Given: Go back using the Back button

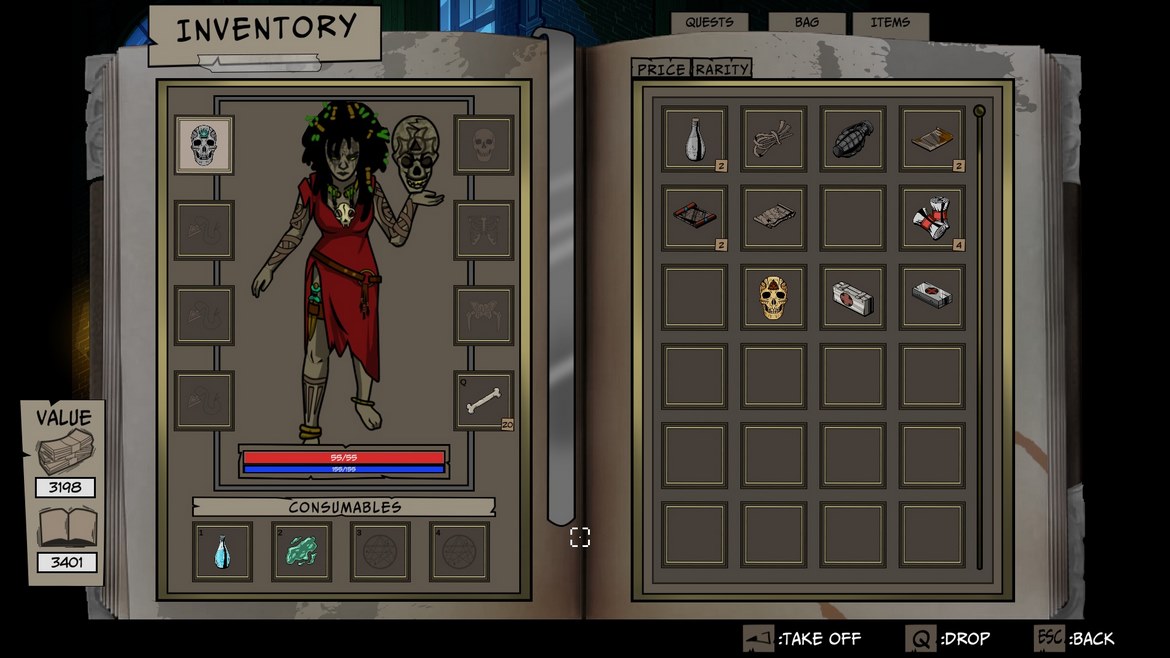Looking at the screenshot, I should [1075, 638].
